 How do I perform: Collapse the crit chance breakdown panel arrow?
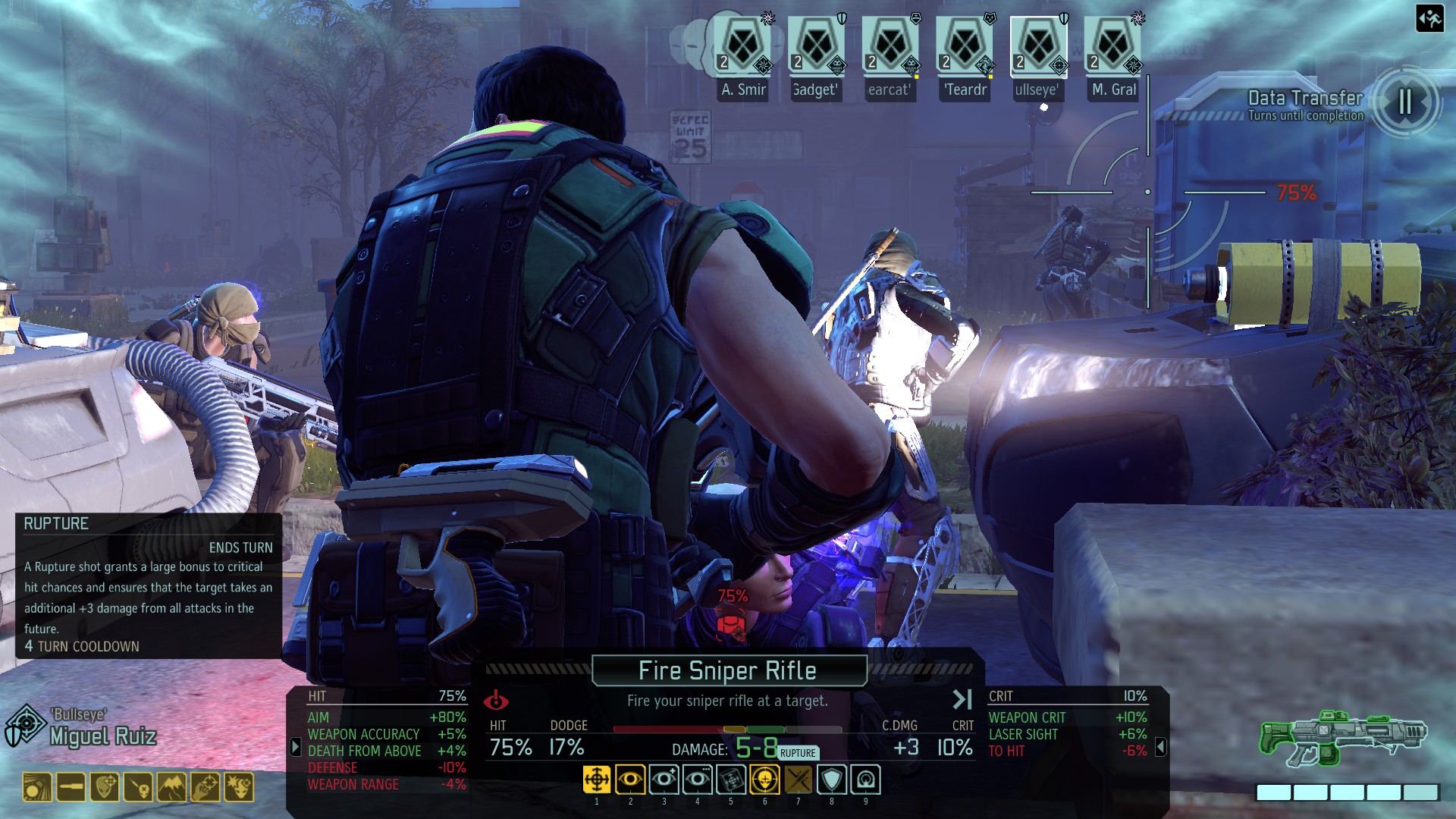point(1160,747)
